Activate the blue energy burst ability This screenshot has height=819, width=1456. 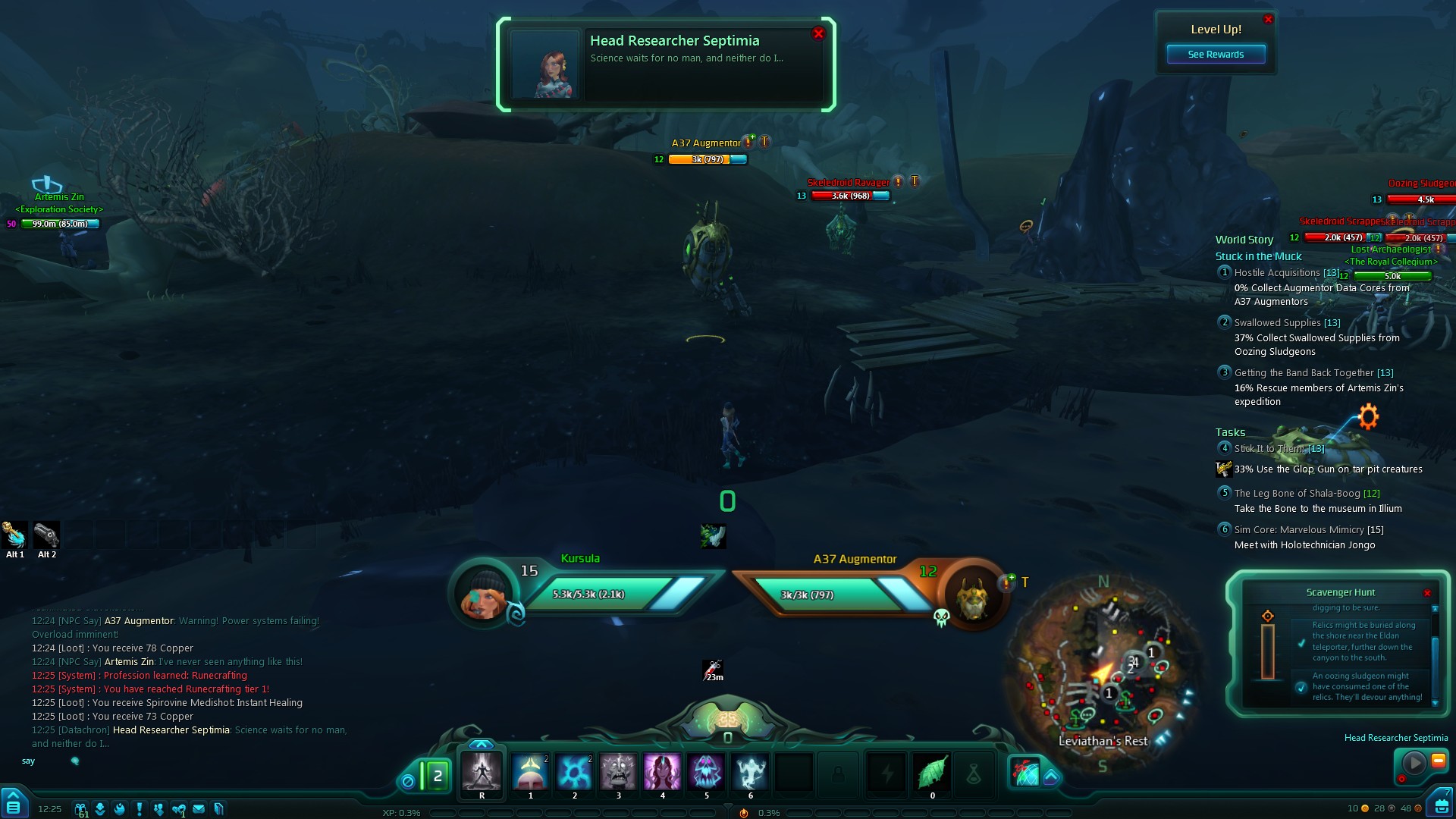pos(574,772)
